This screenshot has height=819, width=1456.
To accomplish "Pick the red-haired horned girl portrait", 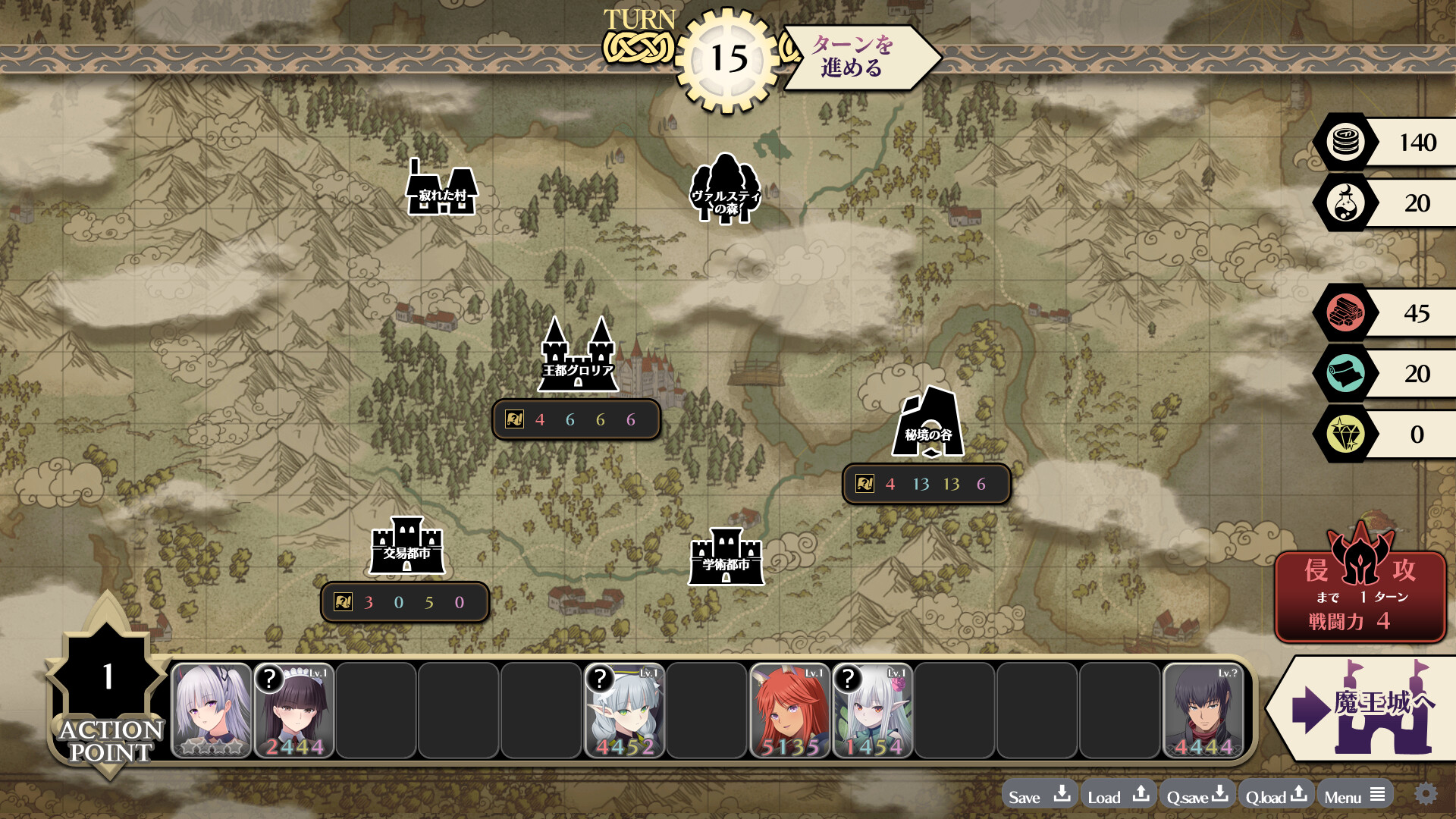I will coord(790,711).
